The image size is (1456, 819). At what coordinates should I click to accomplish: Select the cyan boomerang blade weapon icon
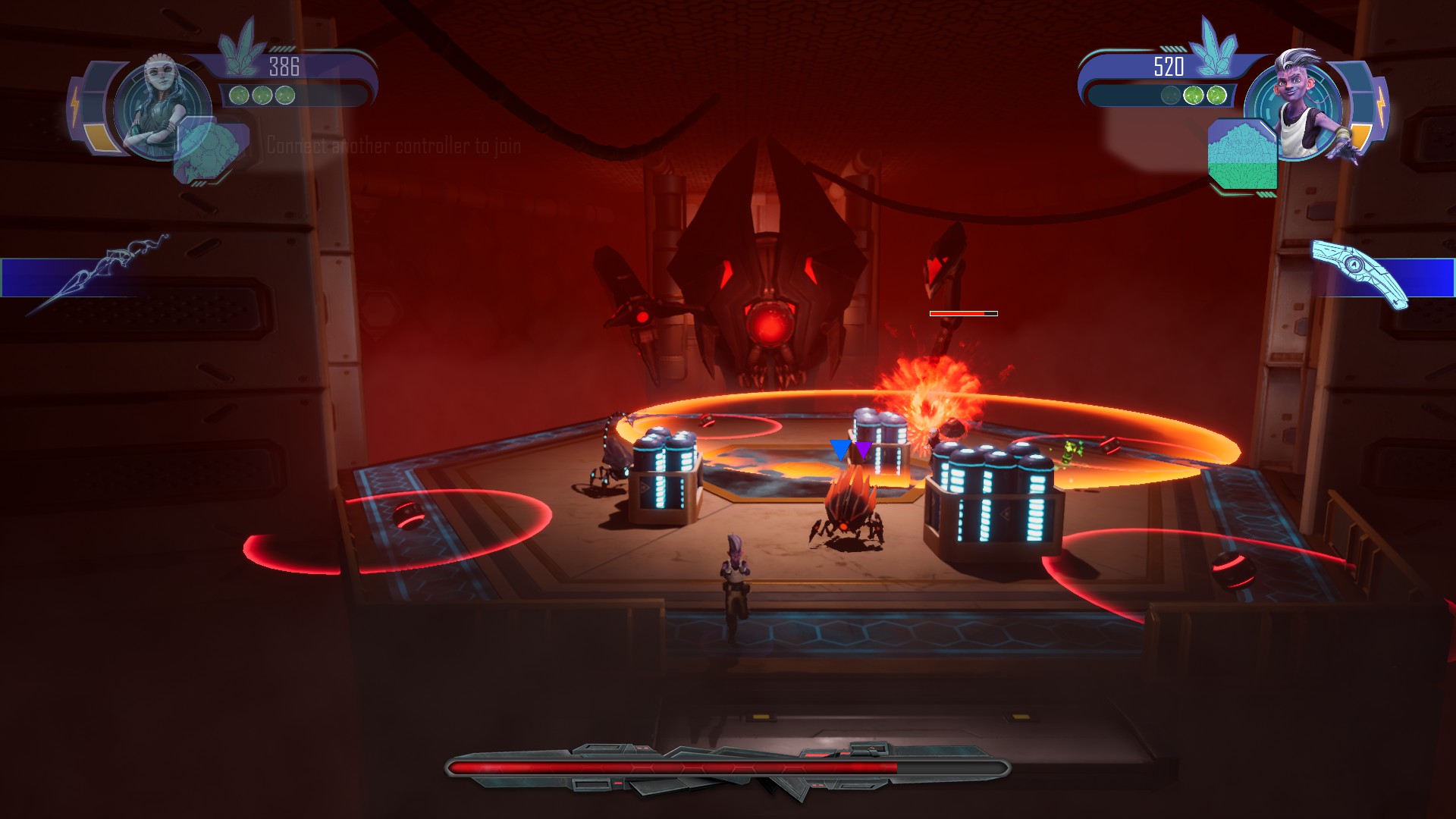(x=1360, y=273)
